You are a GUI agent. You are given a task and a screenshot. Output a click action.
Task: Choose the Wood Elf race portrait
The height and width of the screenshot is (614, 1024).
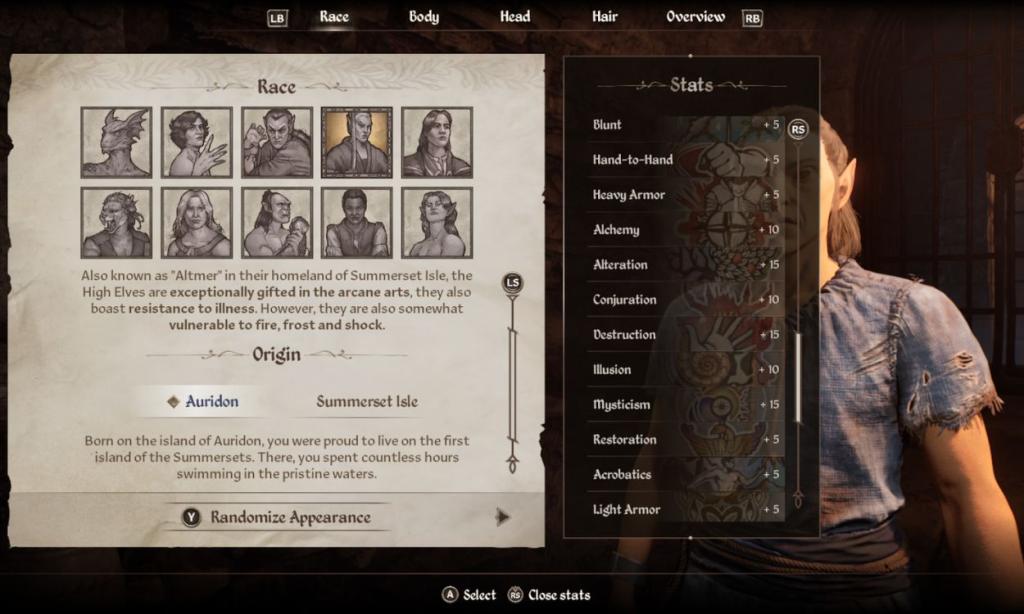coord(436,223)
